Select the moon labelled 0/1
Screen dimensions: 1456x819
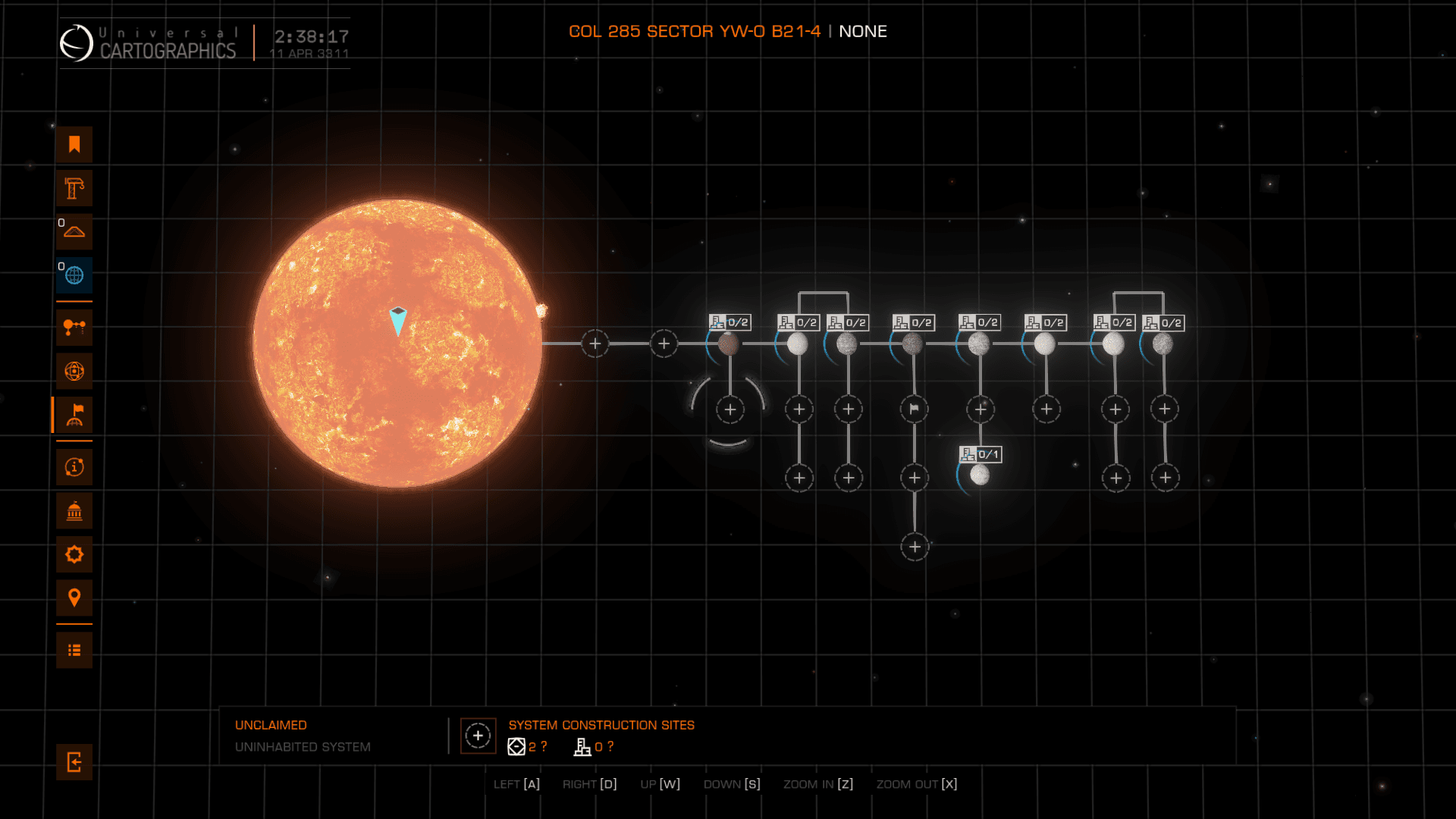click(x=980, y=475)
